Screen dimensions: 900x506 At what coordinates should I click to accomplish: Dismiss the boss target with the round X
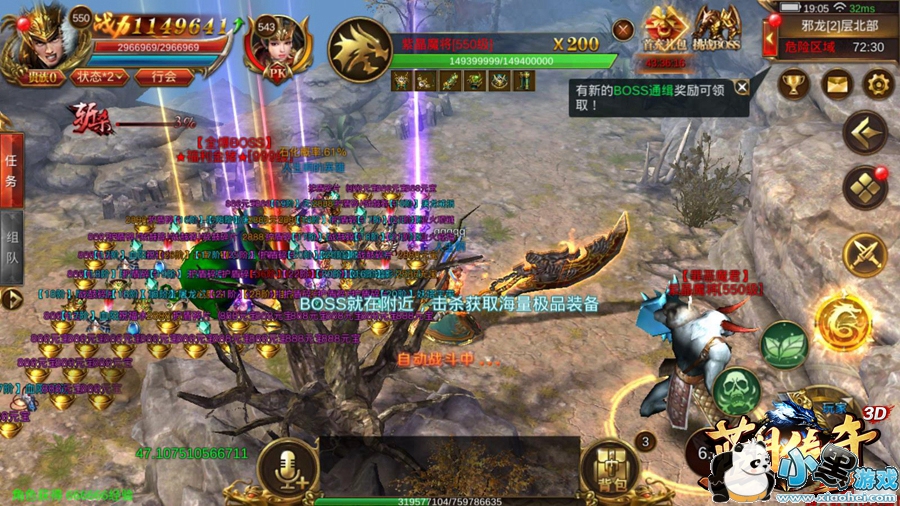623,30
